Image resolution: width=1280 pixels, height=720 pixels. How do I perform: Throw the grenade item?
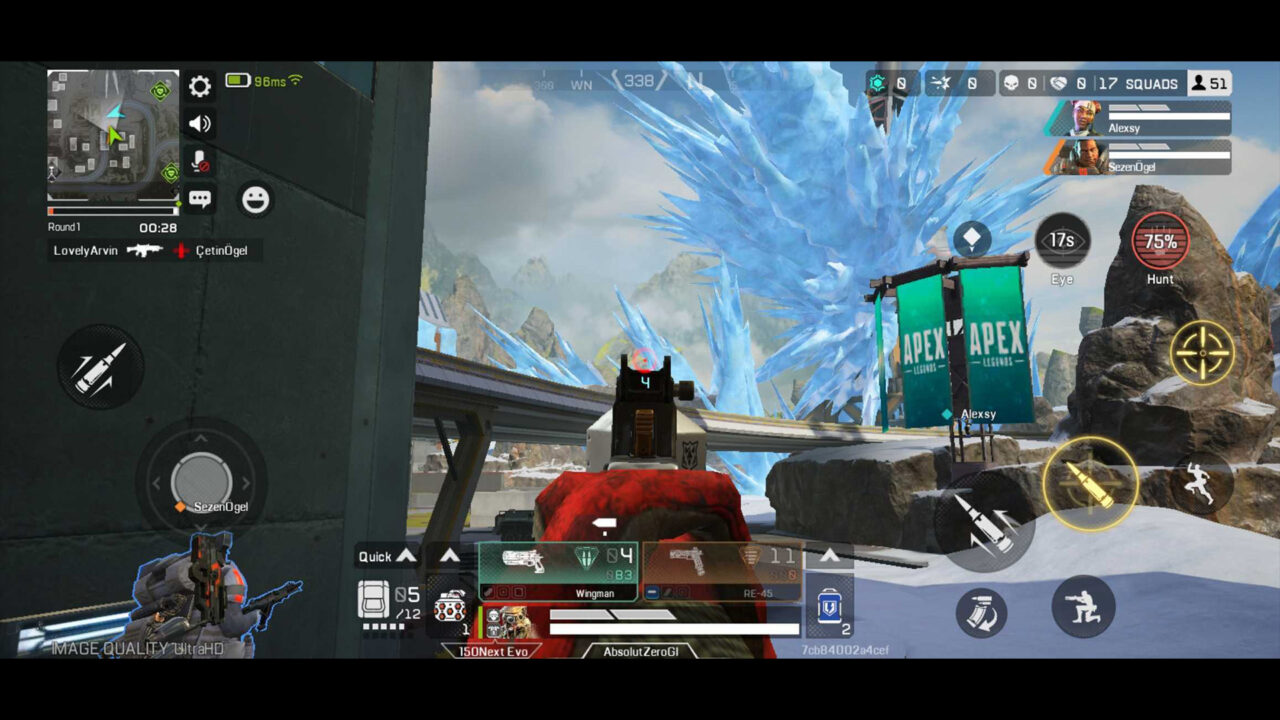click(x=449, y=607)
